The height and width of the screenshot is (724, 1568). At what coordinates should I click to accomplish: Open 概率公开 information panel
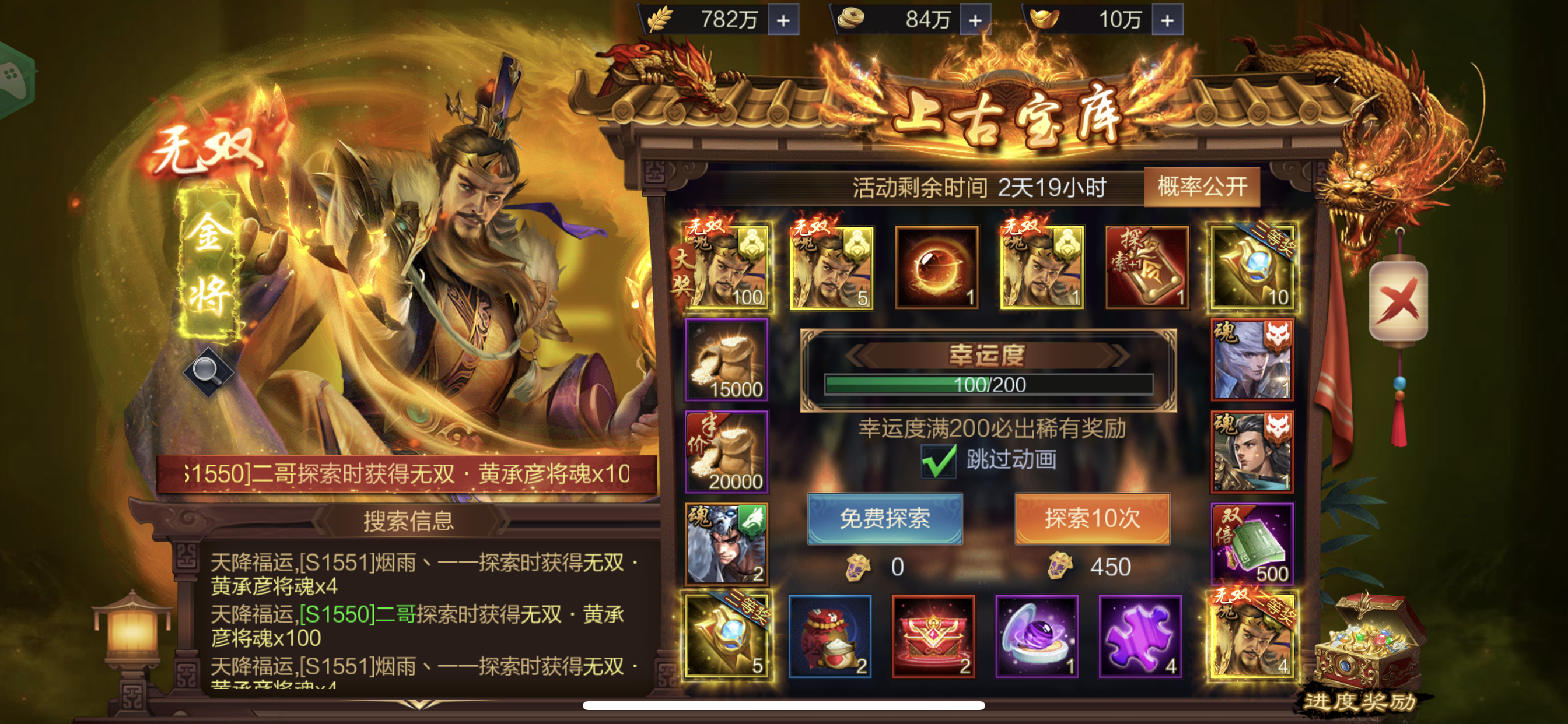pos(1201,187)
